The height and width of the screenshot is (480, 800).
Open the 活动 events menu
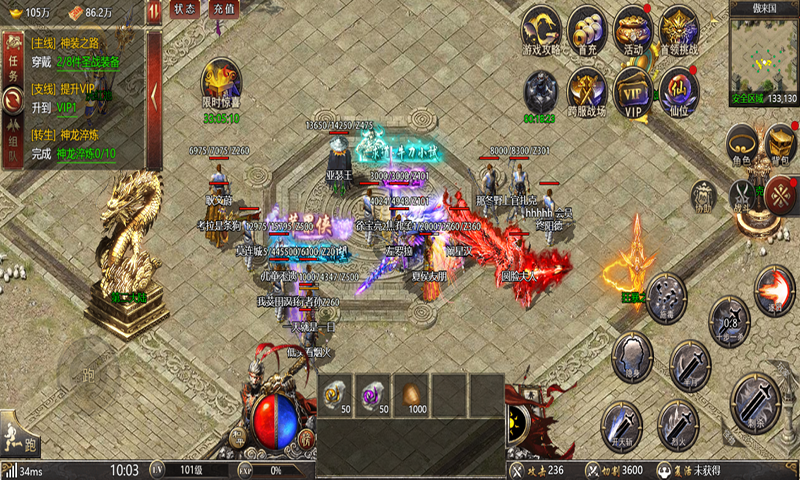coord(633,31)
